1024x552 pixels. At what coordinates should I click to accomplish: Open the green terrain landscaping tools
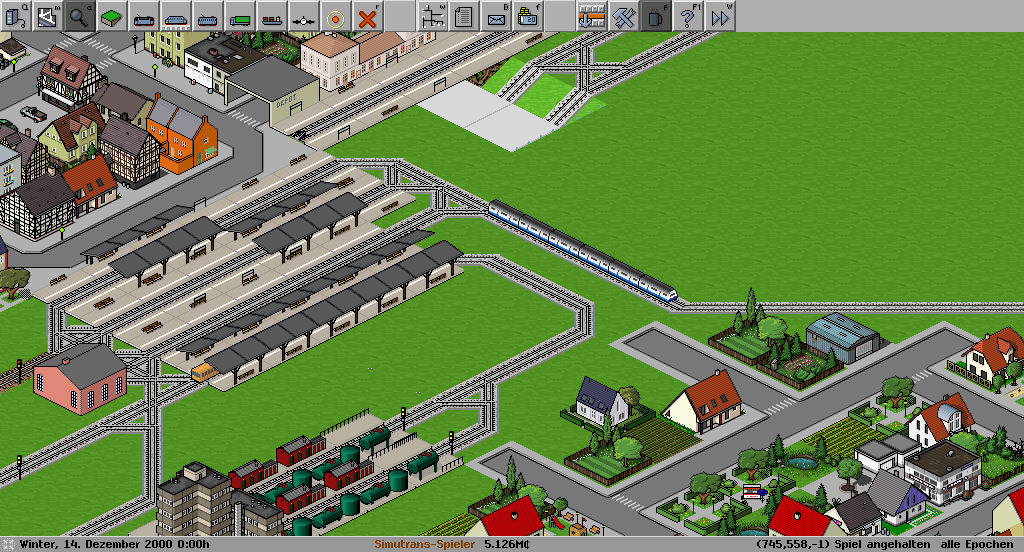pos(111,15)
